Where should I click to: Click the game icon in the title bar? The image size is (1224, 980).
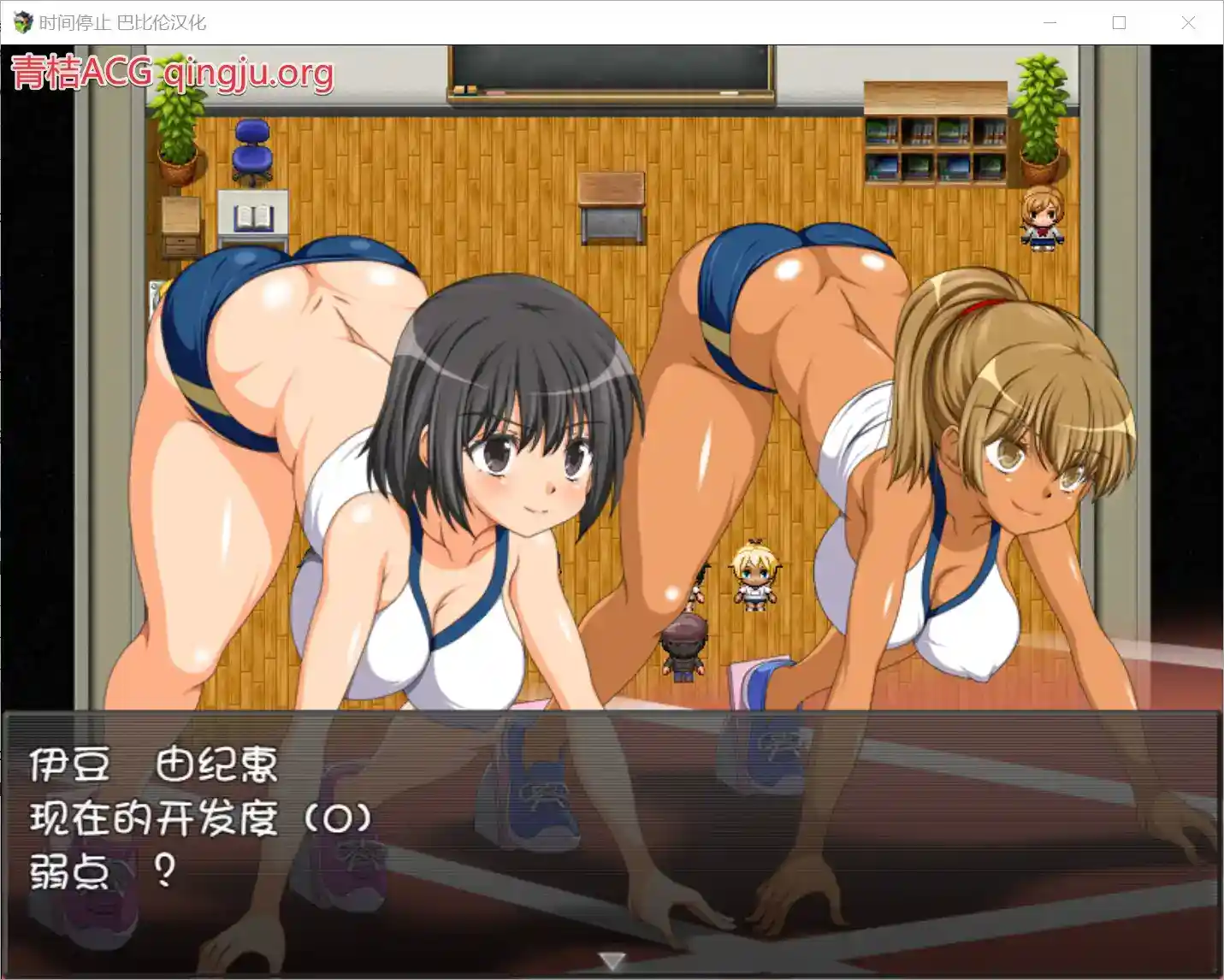(x=21, y=22)
